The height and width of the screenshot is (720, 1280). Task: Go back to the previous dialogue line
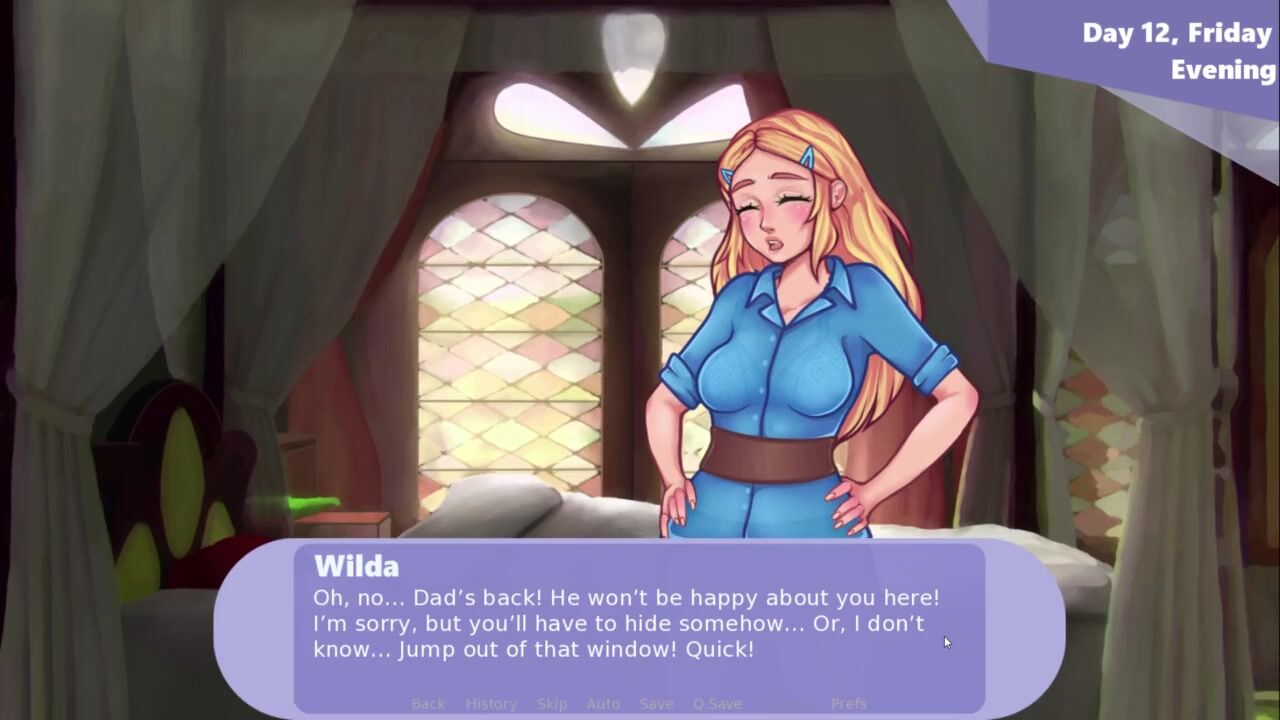(428, 704)
